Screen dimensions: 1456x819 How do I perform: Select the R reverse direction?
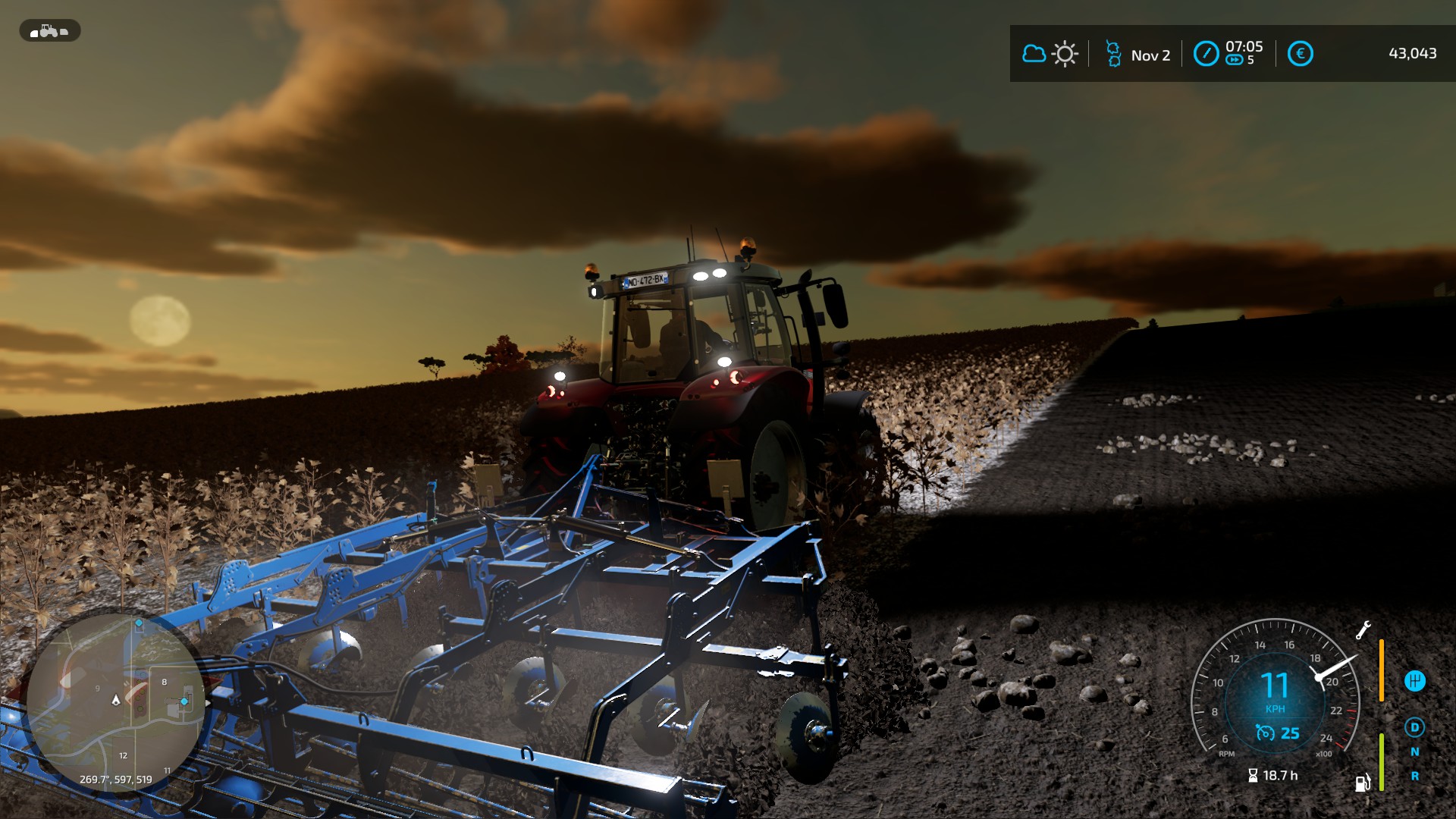[x=1414, y=777]
